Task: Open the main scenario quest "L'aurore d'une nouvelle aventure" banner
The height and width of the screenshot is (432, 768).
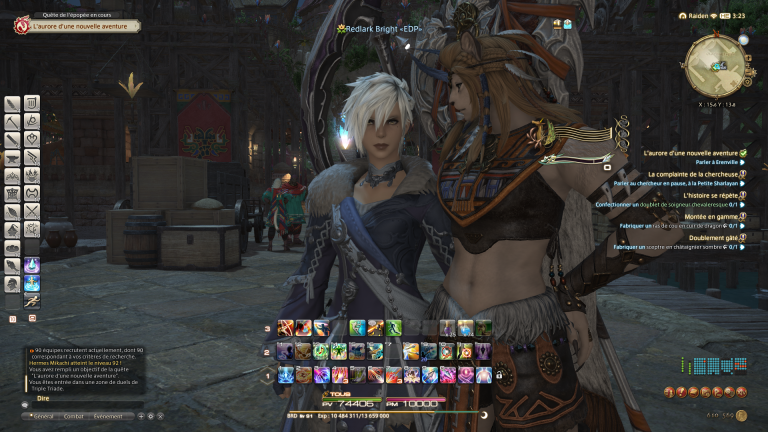Action: pyautogui.click(x=75, y=27)
